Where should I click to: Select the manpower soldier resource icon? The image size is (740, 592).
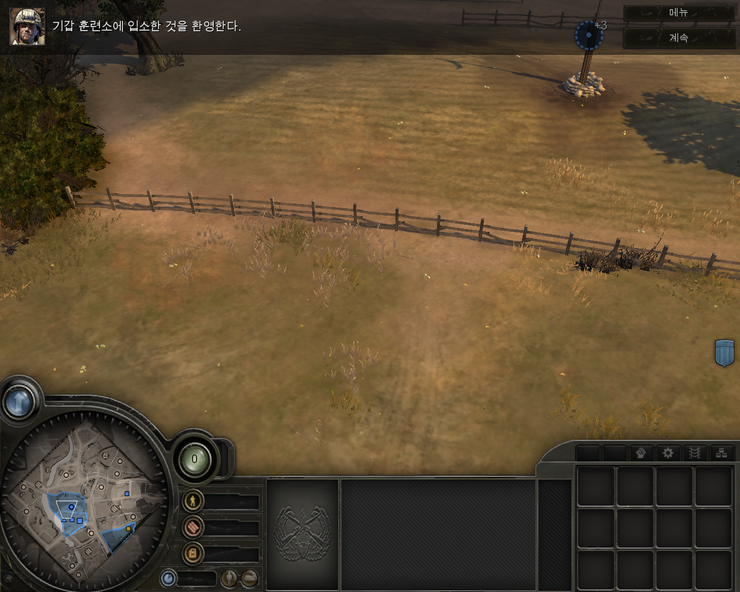(x=193, y=500)
